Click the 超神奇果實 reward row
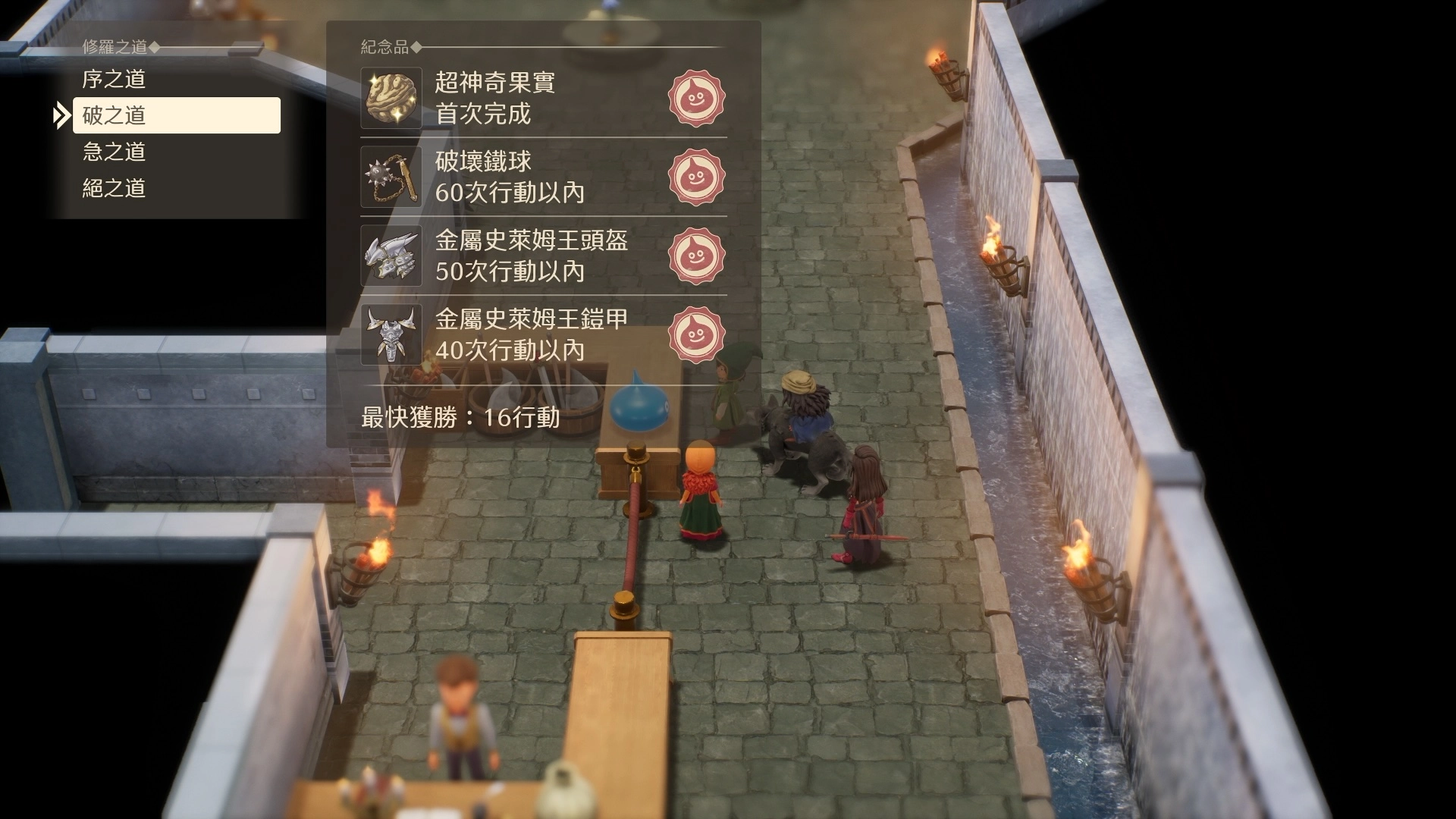Viewport: 1456px width, 819px height. tap(543, 98)
